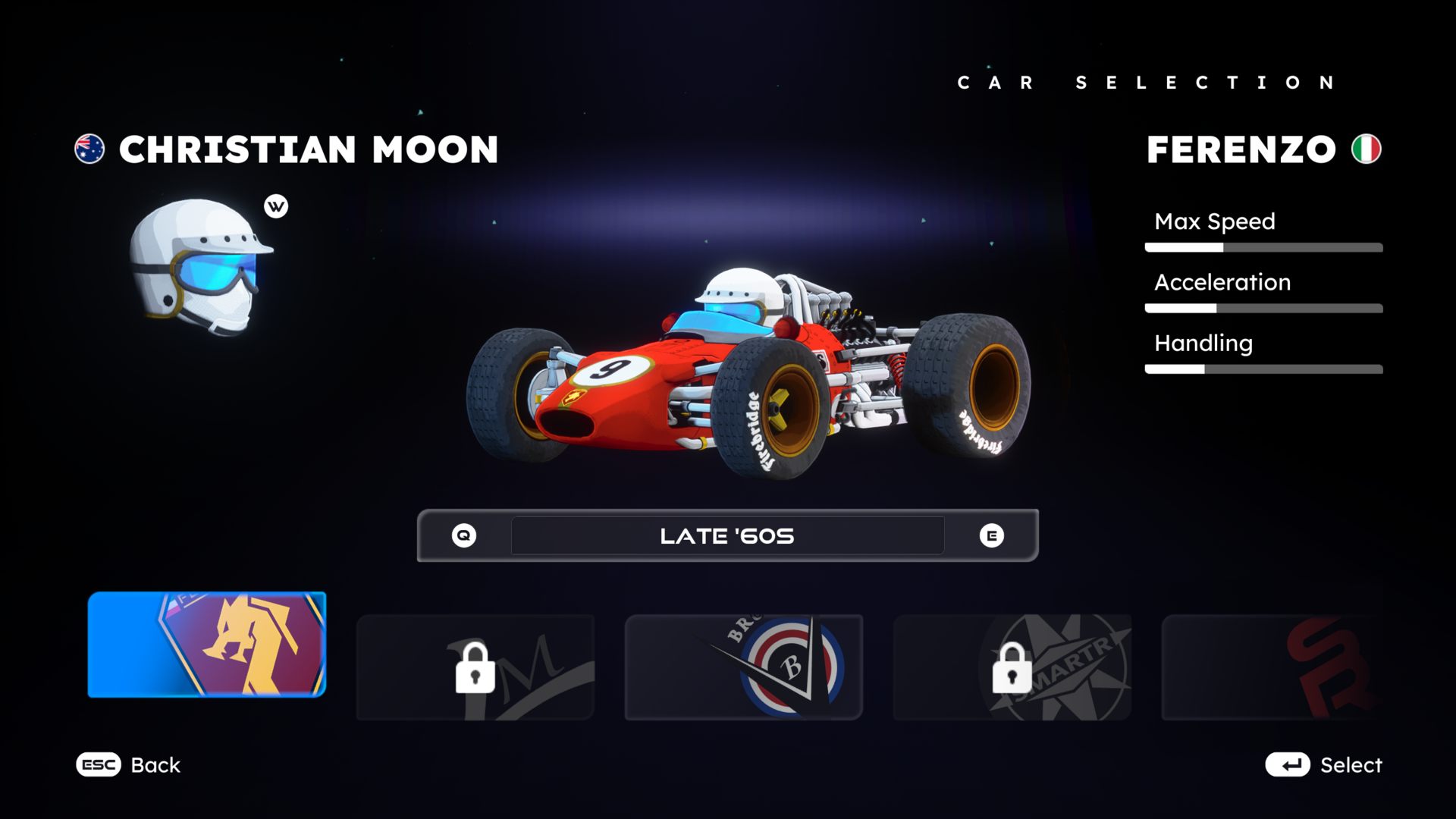
Task: Go back with the Back button
Action: point(129,764)
